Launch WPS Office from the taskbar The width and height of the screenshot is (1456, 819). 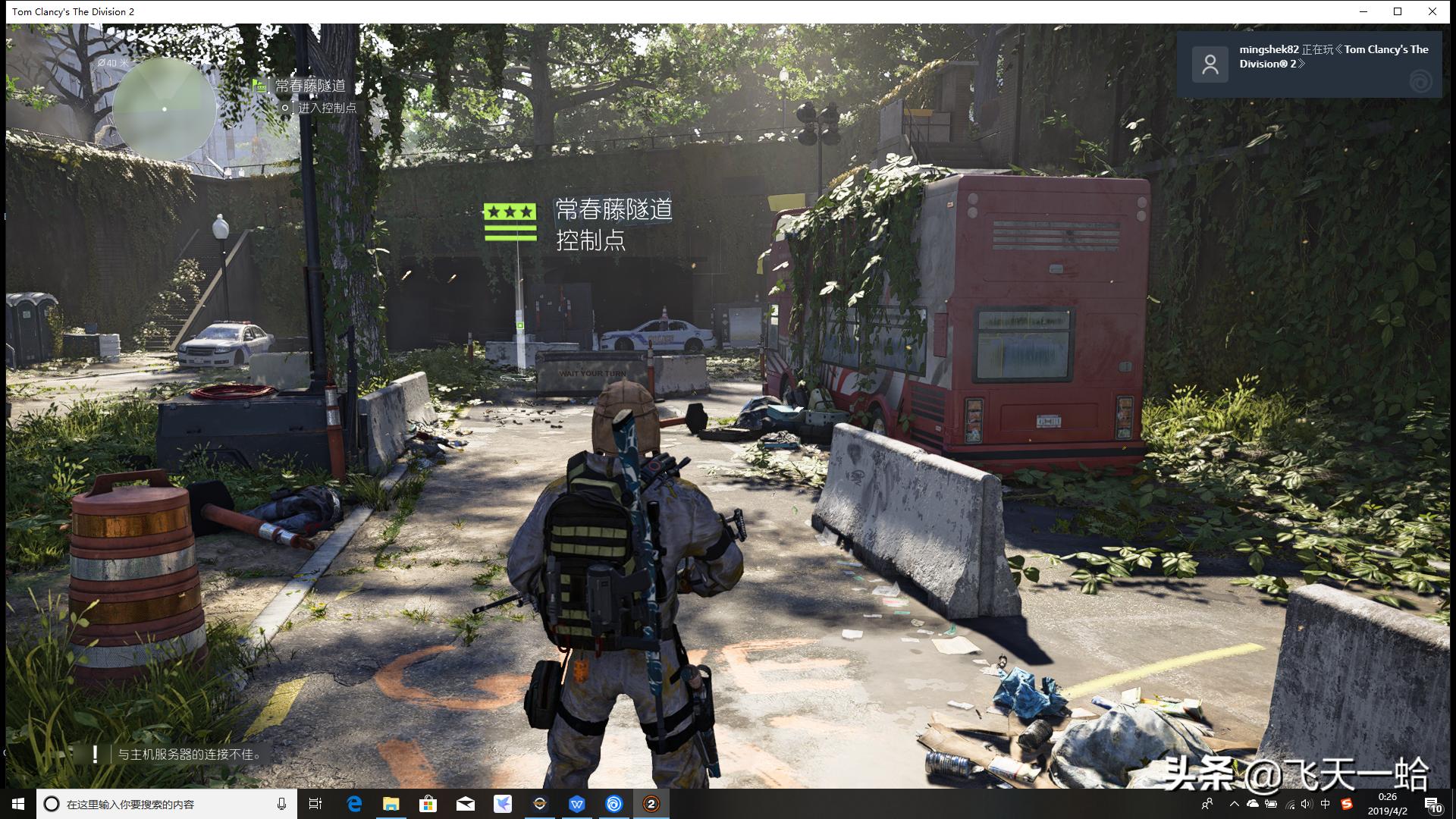point(577,803)
